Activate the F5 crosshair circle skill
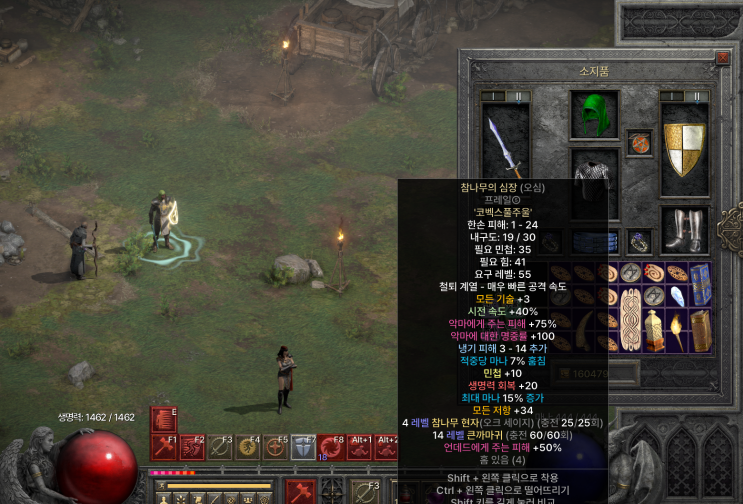Image resolution: width=743 pixels, height=504 pixels. pyautogui.click(x=275, y=447)
